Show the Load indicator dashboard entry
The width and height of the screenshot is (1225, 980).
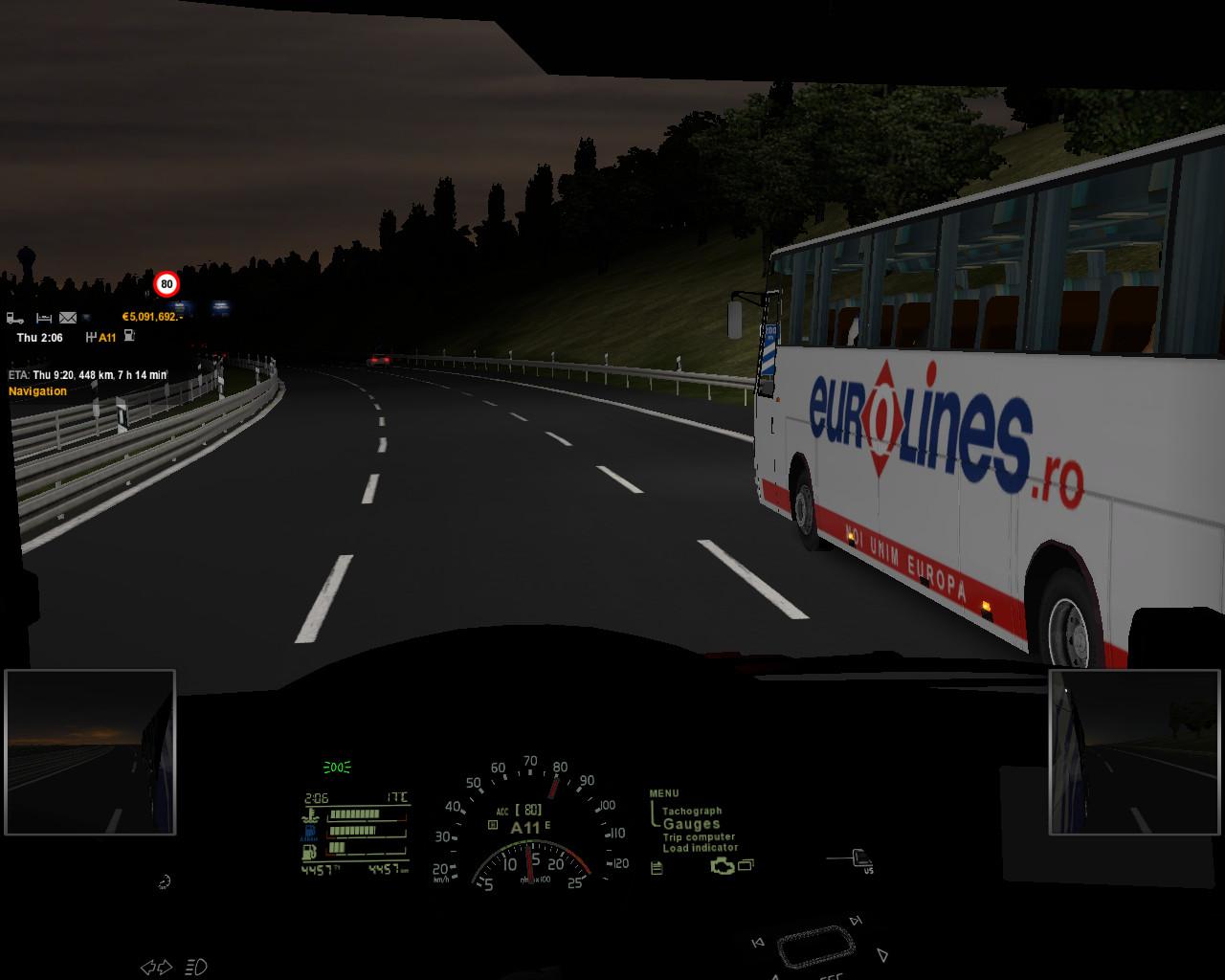[x=701, y=848]
